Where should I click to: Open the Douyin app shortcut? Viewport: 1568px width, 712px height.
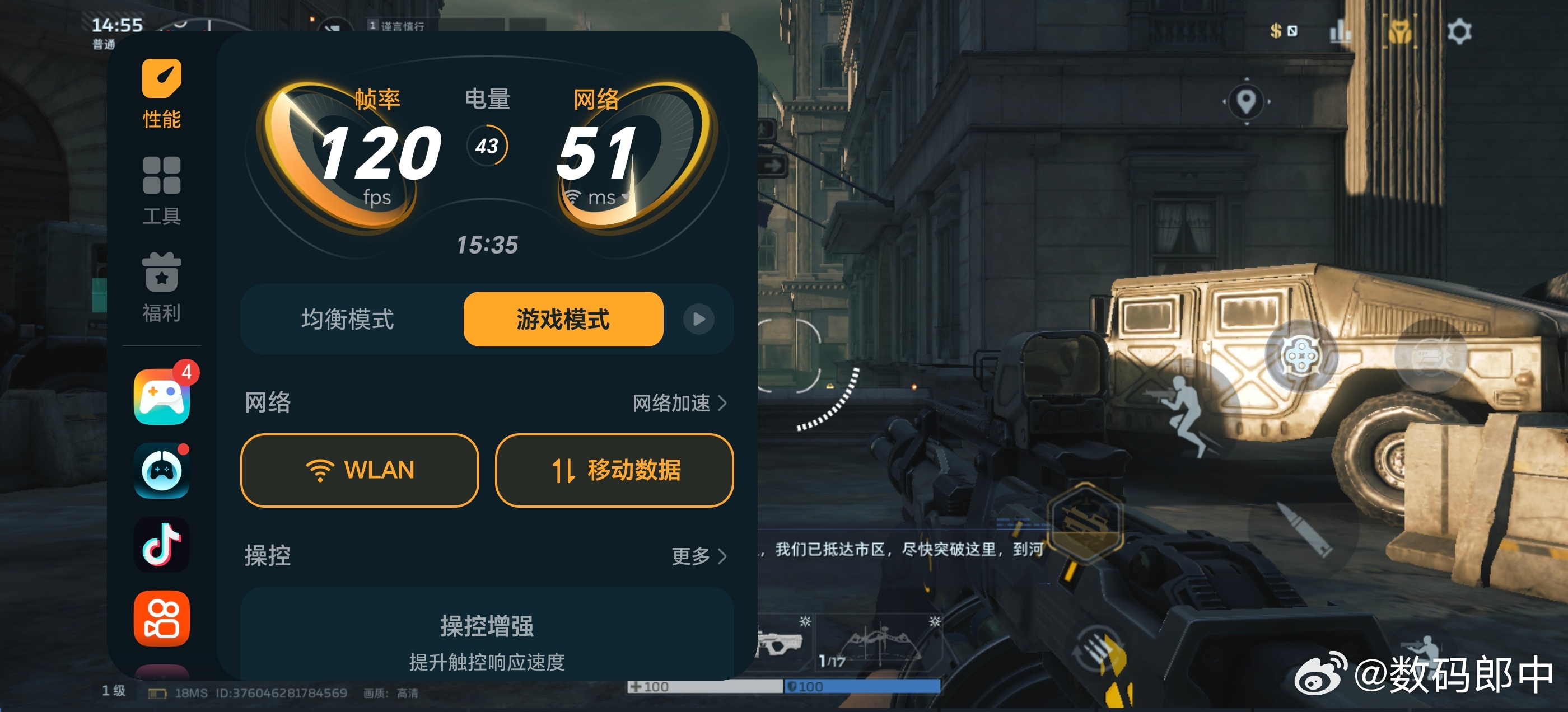161,544
